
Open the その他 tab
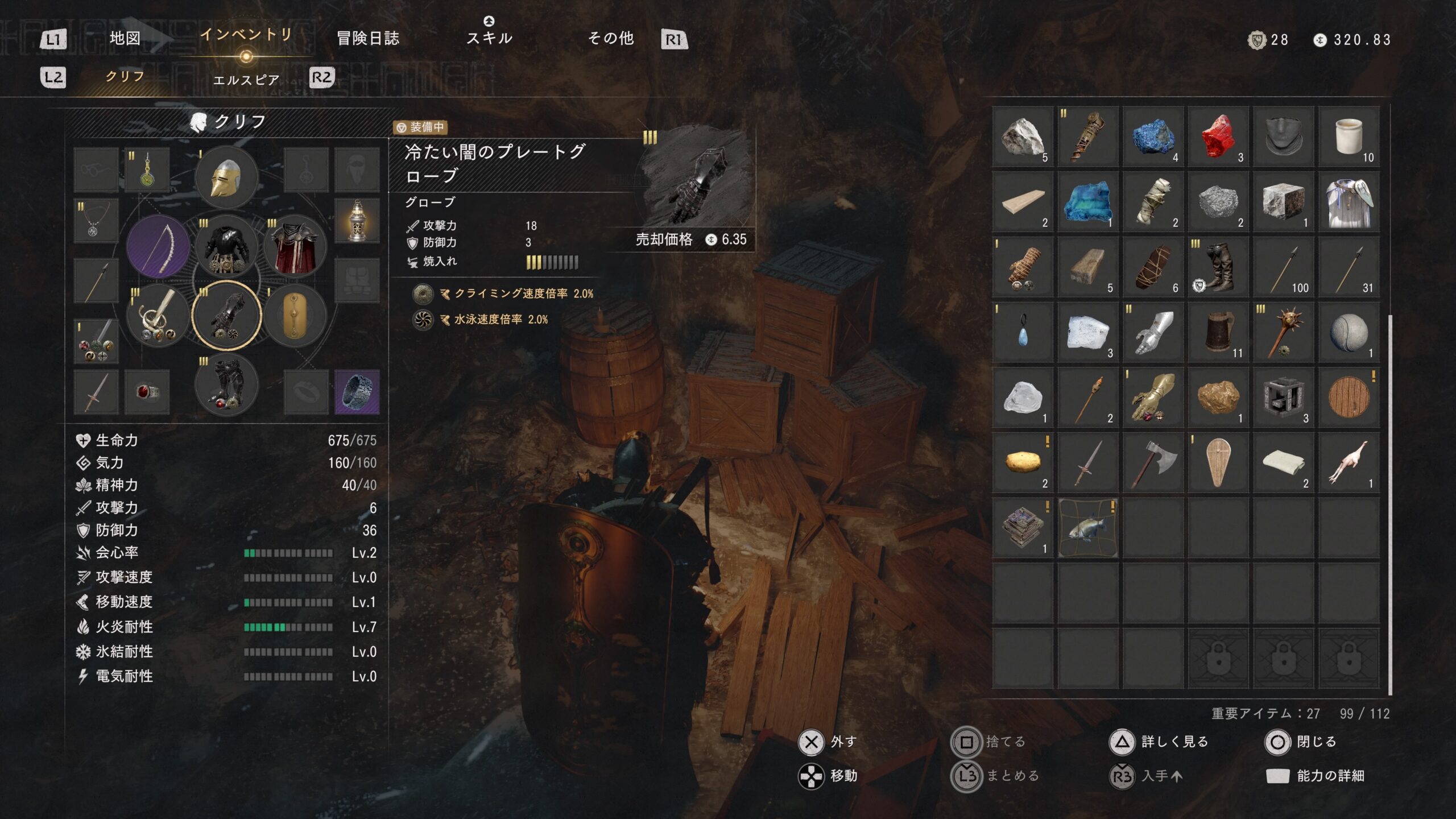click(x=610, y=39)
